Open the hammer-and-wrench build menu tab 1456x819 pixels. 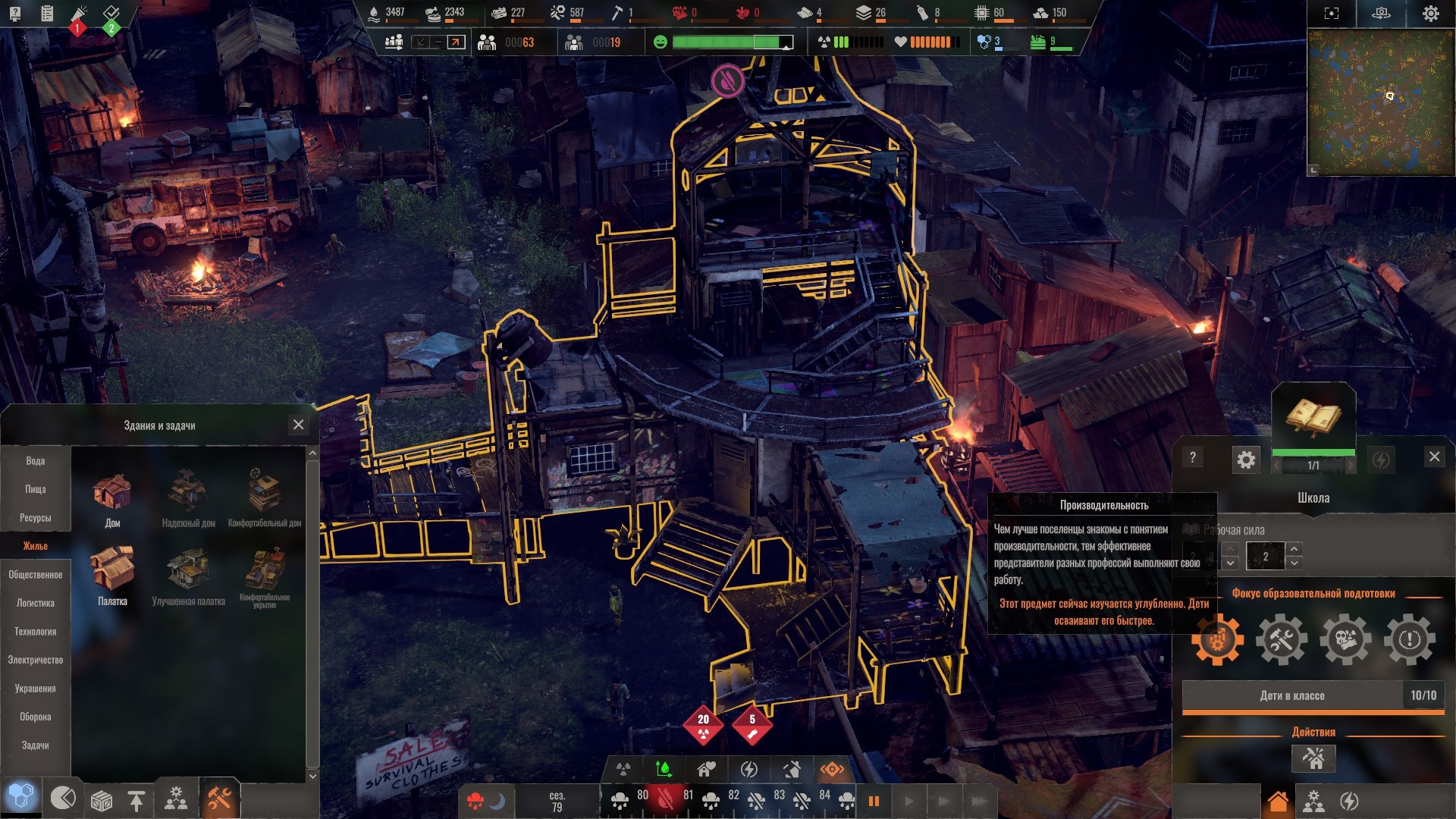(x=220, y=799)
